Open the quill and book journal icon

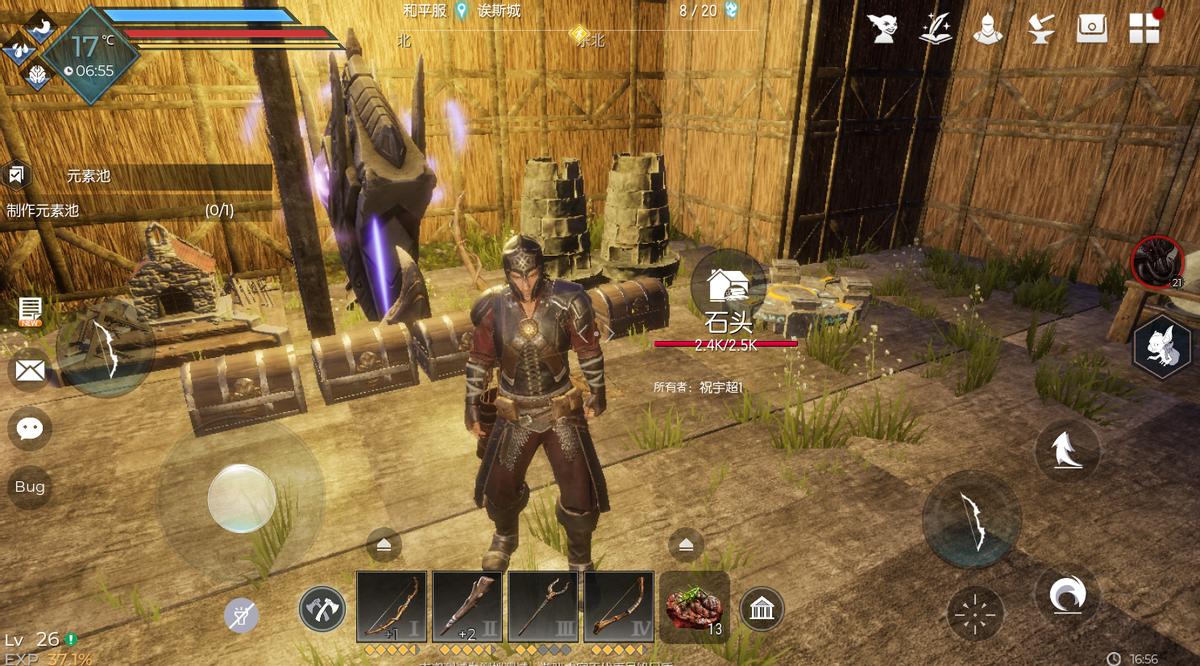click(935, 28)
